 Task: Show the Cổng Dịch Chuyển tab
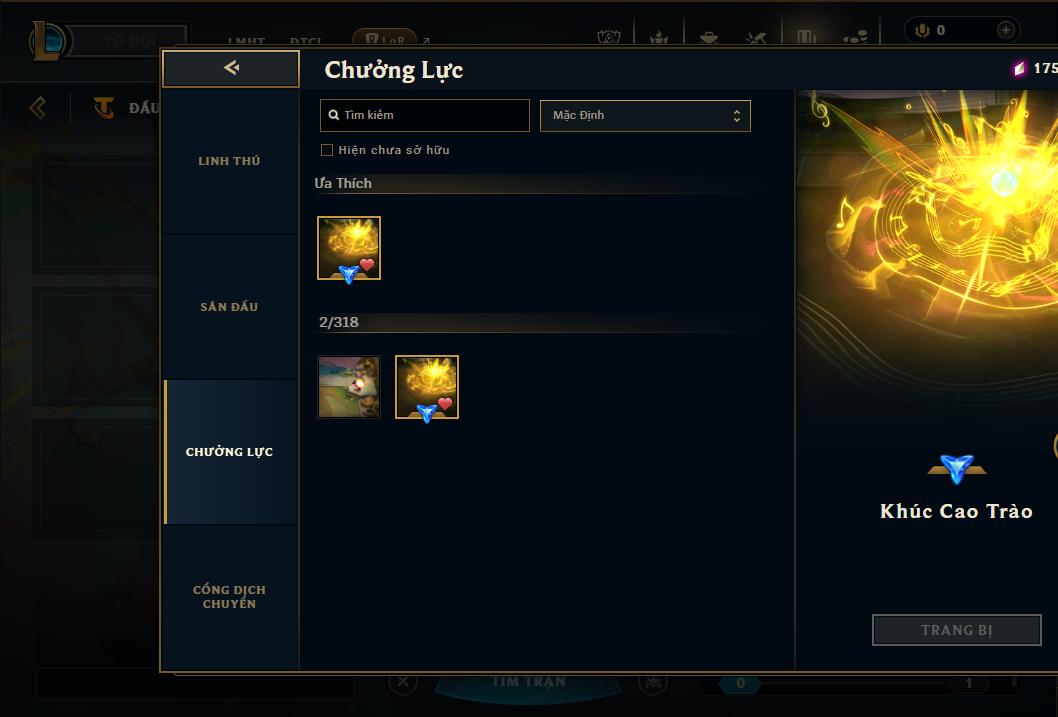click(229, 597)
